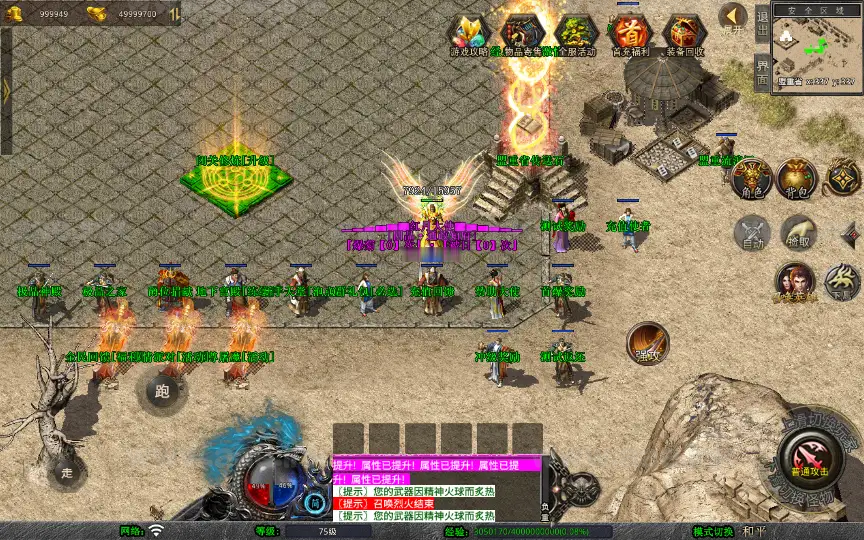Open the chat message log
Screen dimensions: 864x540
(435, 490)
